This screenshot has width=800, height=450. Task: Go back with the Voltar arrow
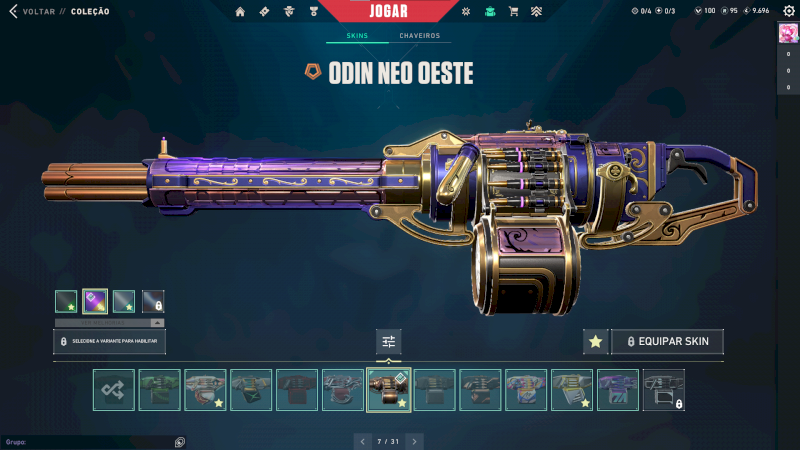[x=13, y=11]
